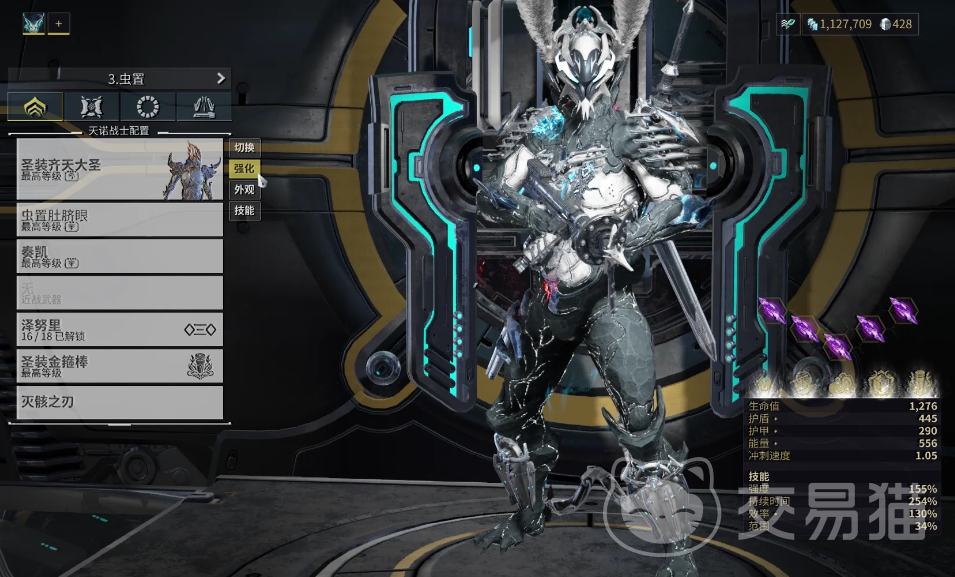Open the 泽努里 focus school row
This screenshot has width=955, height=577.
(119, 329)
